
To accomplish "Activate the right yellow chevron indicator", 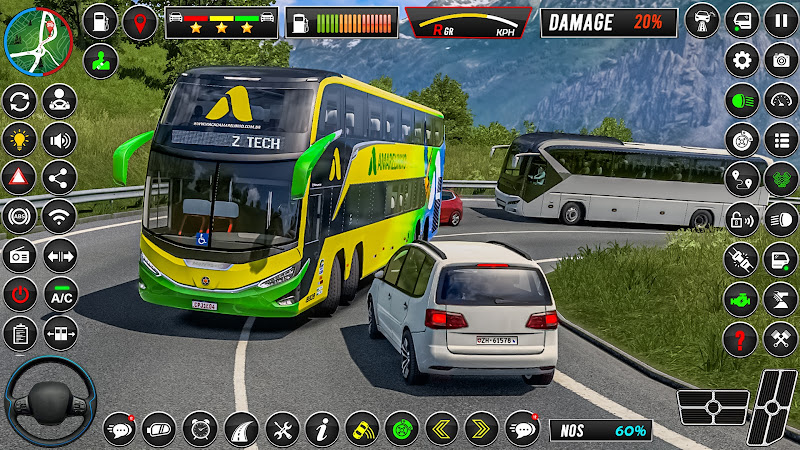I will (x=481, y=430).
